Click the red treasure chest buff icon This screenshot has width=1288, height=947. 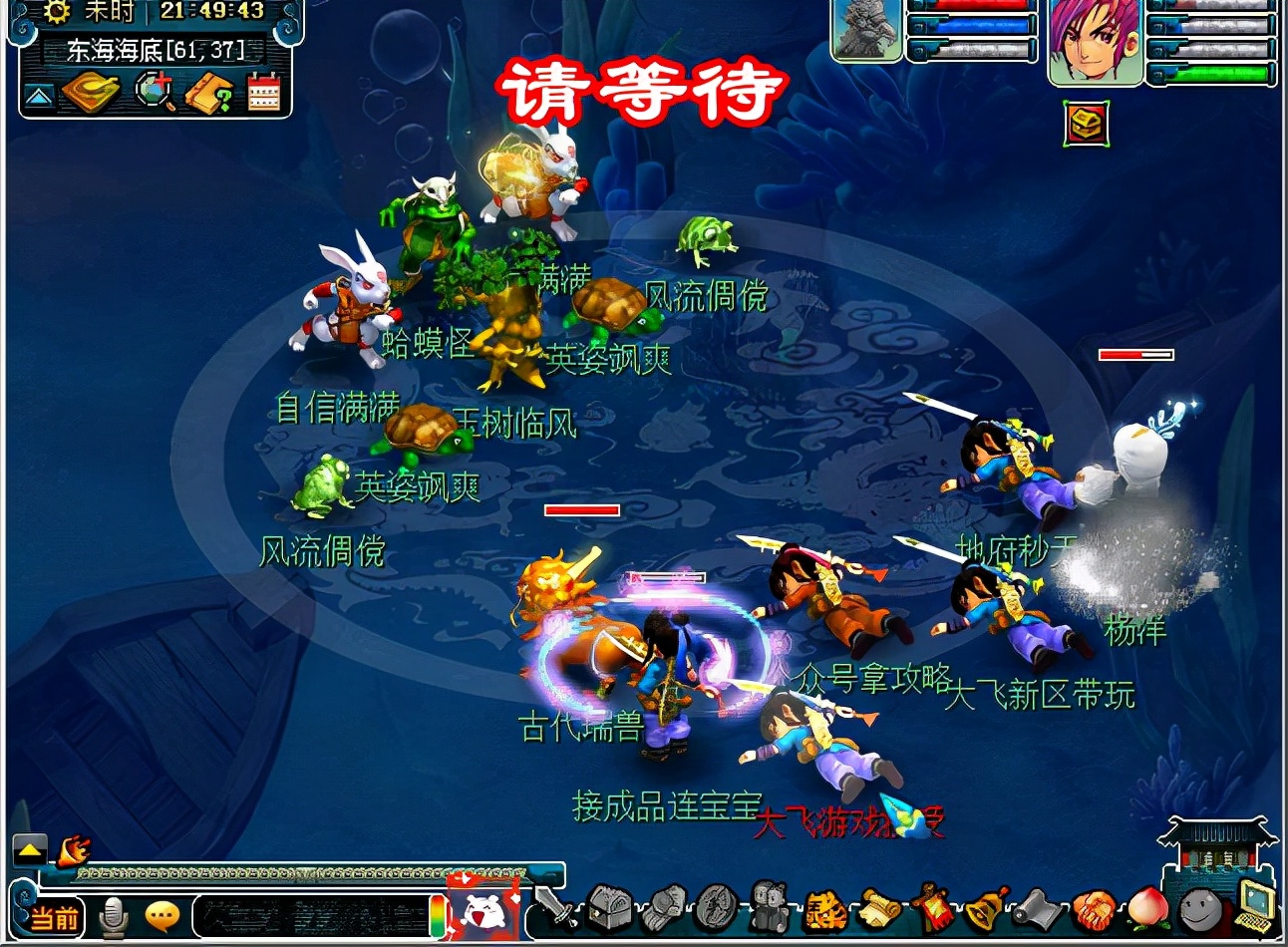[x=1086, y=124]
